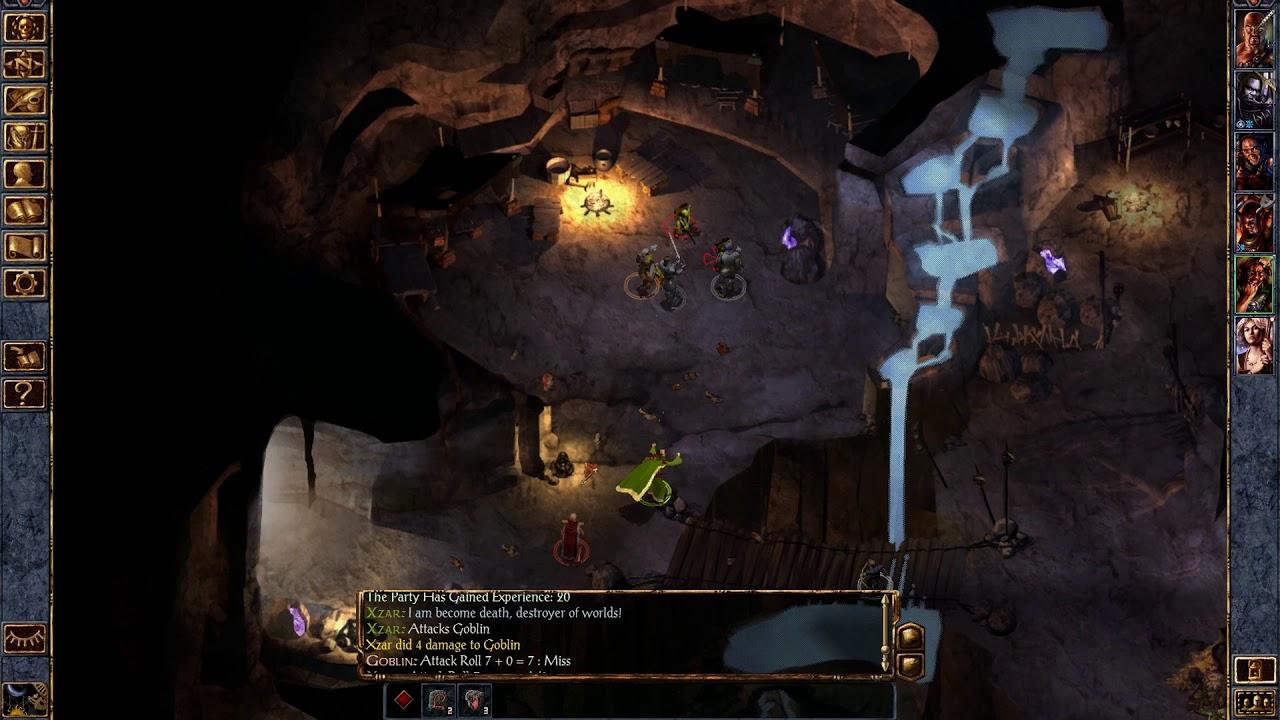Open the party inventory screen
The height and width of the screenshot is (720, 1280).
(24, 137)
